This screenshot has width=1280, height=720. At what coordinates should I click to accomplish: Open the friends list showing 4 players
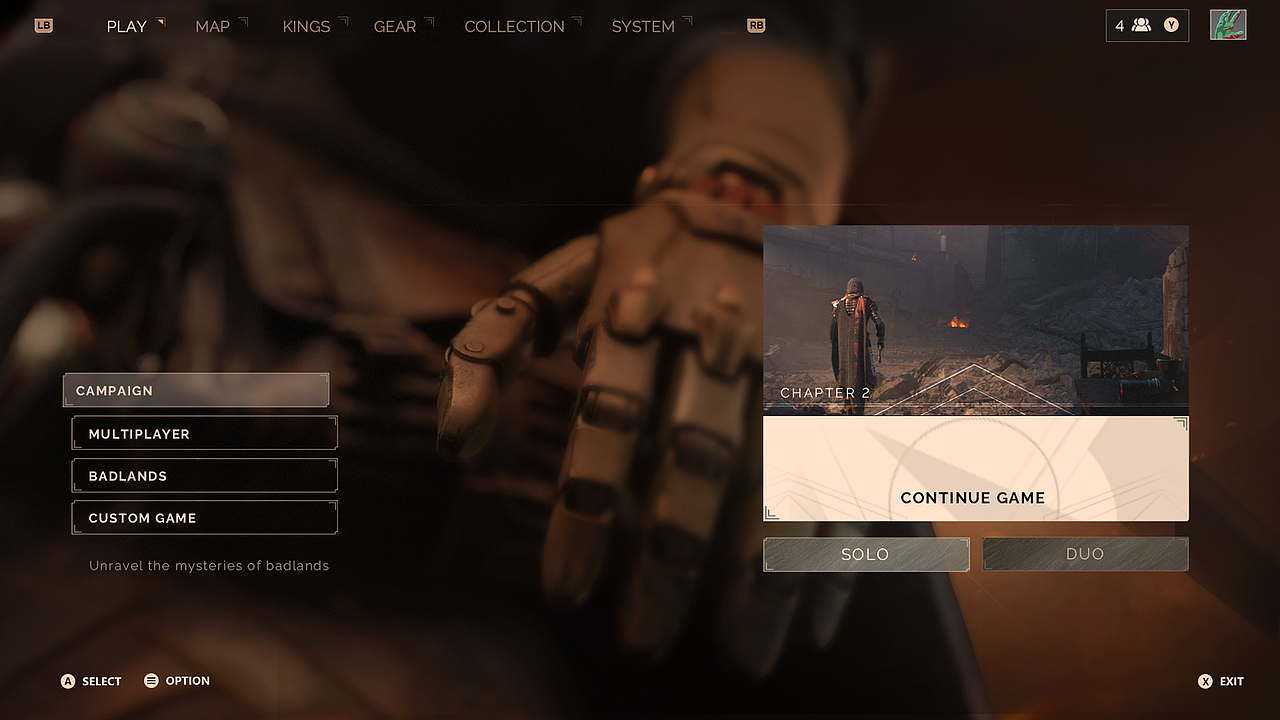1147,26
